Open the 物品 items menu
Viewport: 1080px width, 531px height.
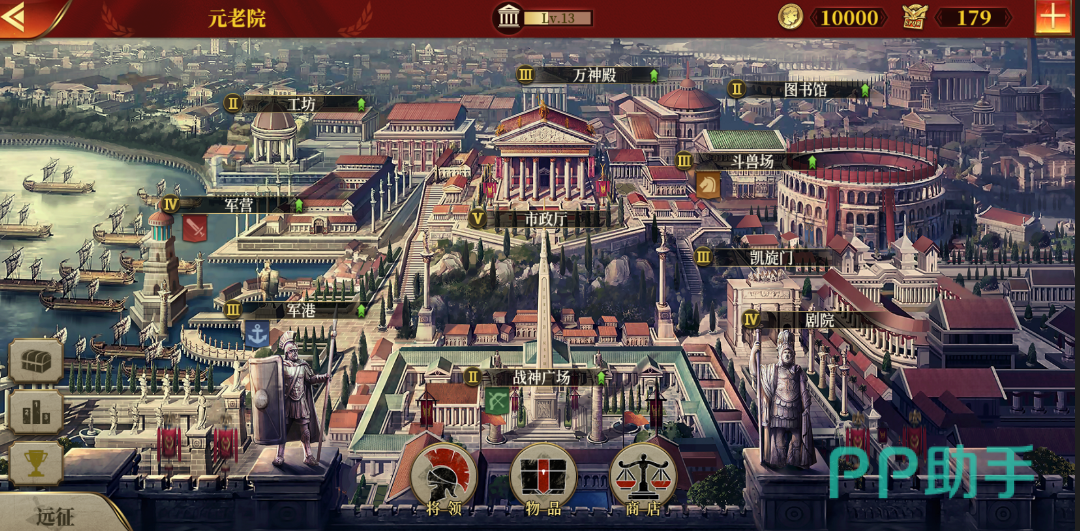(x=543, y=478)
